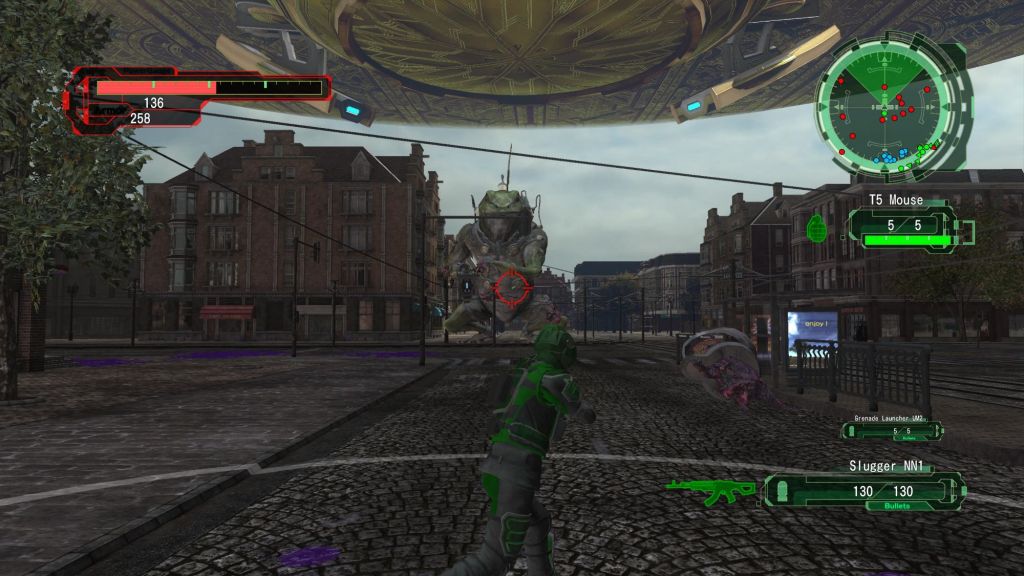Switch to the Grenade Launcher UM2 slot
Image resolution: width=1024 pixels, height=576 pixels.
pos(891,430)
